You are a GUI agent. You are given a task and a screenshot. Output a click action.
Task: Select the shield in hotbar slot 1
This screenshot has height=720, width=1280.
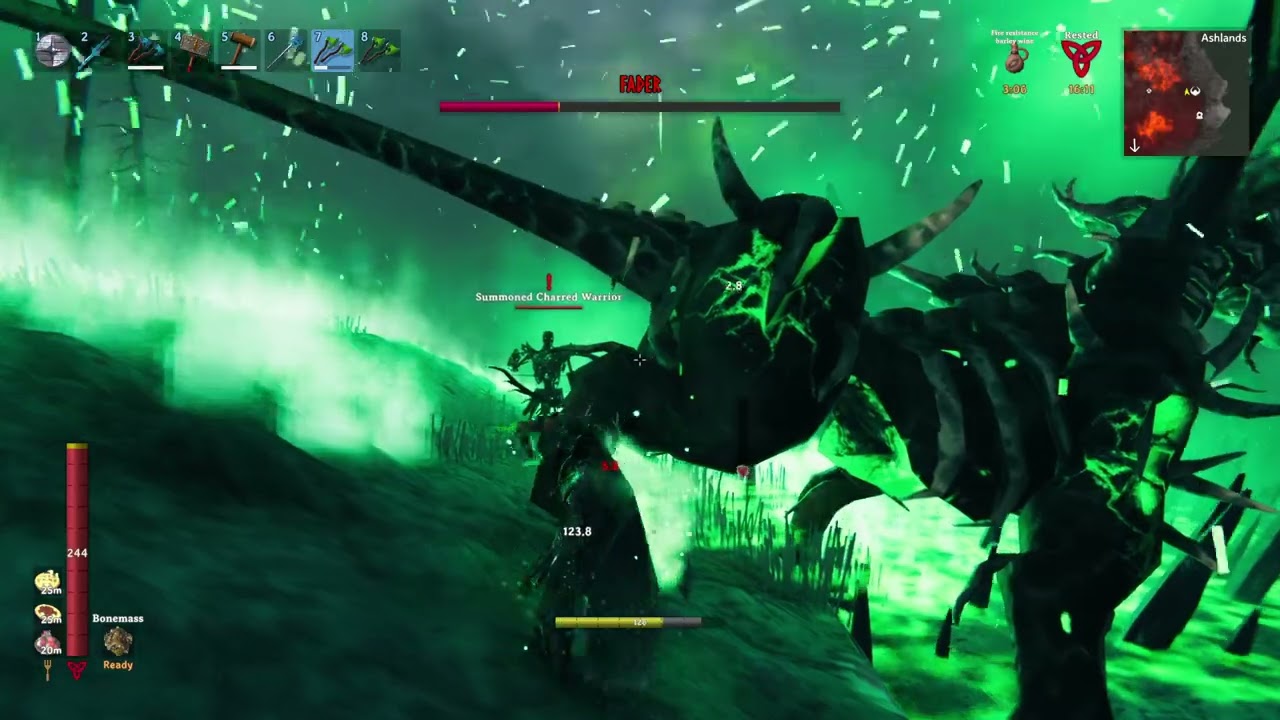[x=50, y=48]
